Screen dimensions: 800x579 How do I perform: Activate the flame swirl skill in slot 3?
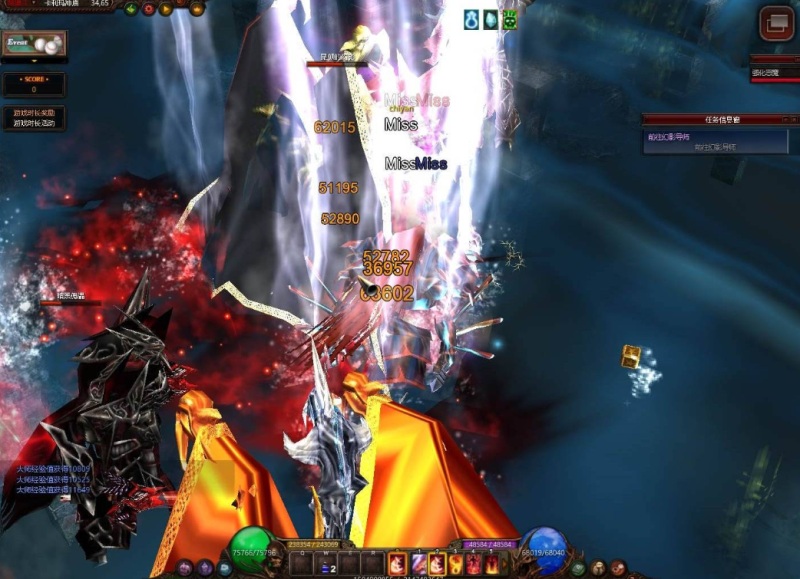pyautogui.click(x=455, y=565)
